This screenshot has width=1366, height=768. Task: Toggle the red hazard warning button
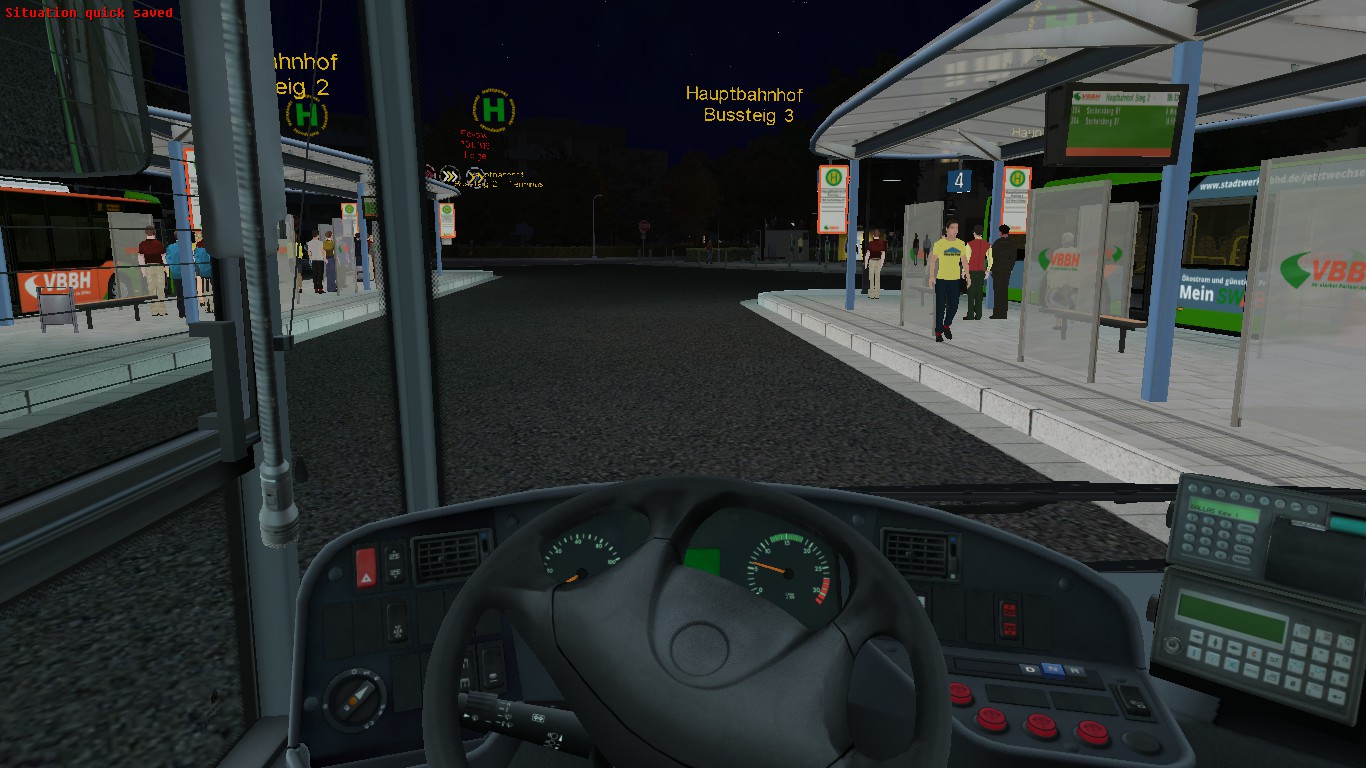pyautogui.click(x=366, y=566)
